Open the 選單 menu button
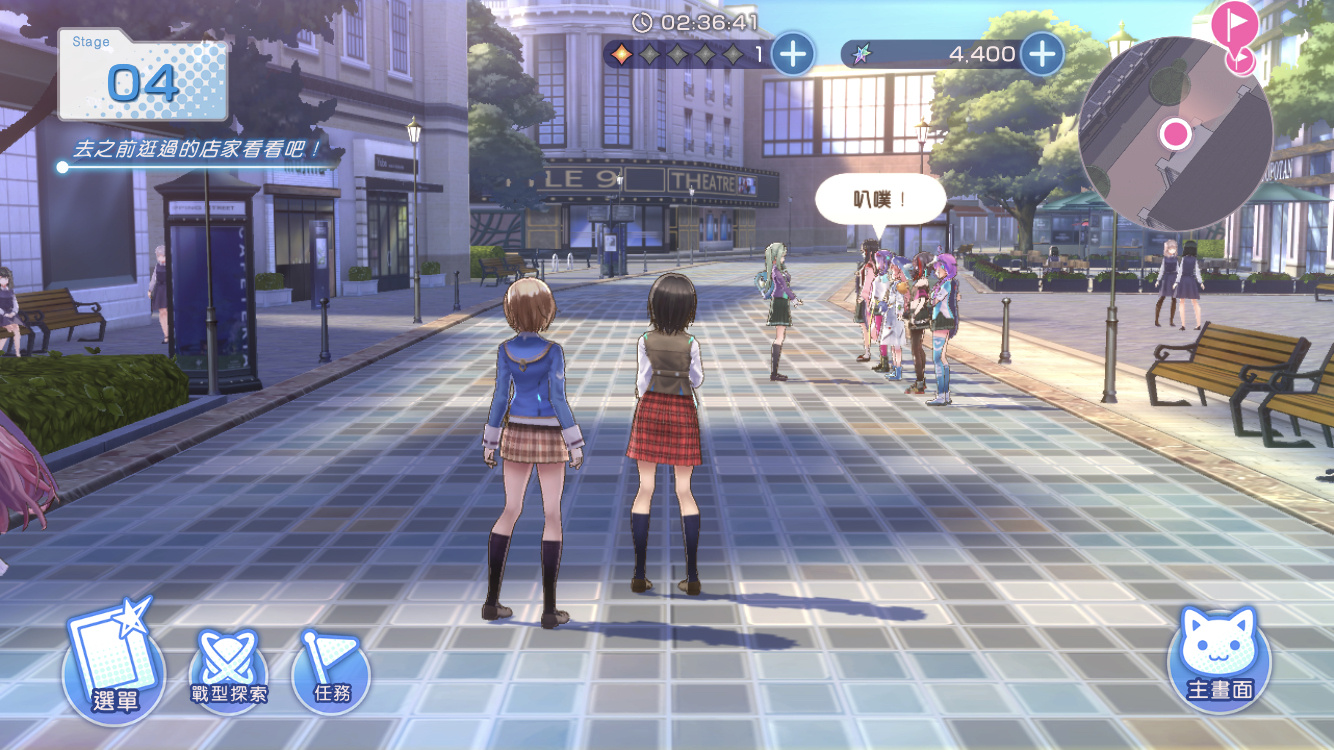Image resolution: width=1334 pixels, height=750 pixels. point(113,669)
